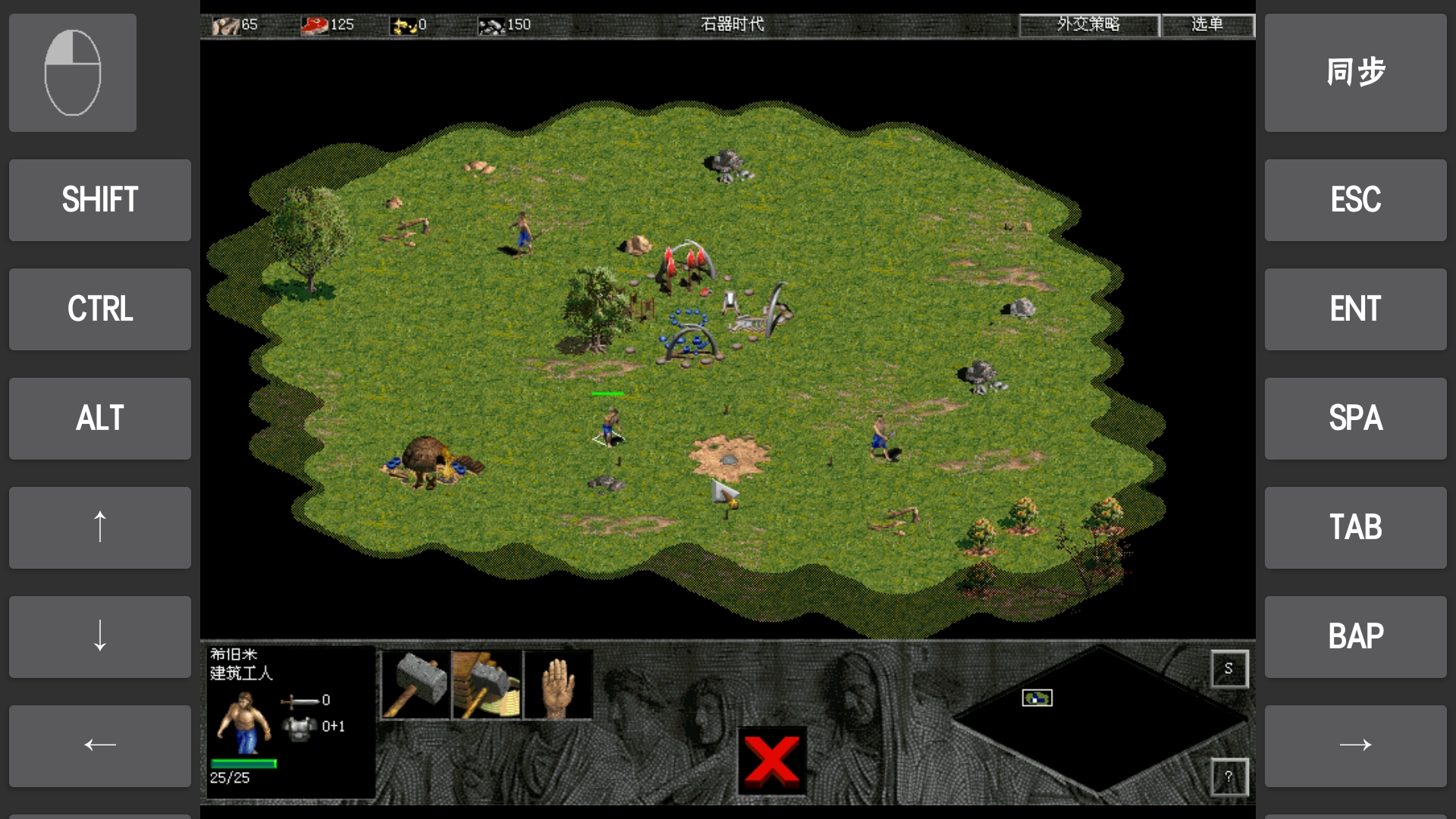Tap the right arrow overlay key
1456x819 pixels.
[x=1355, y=745]
